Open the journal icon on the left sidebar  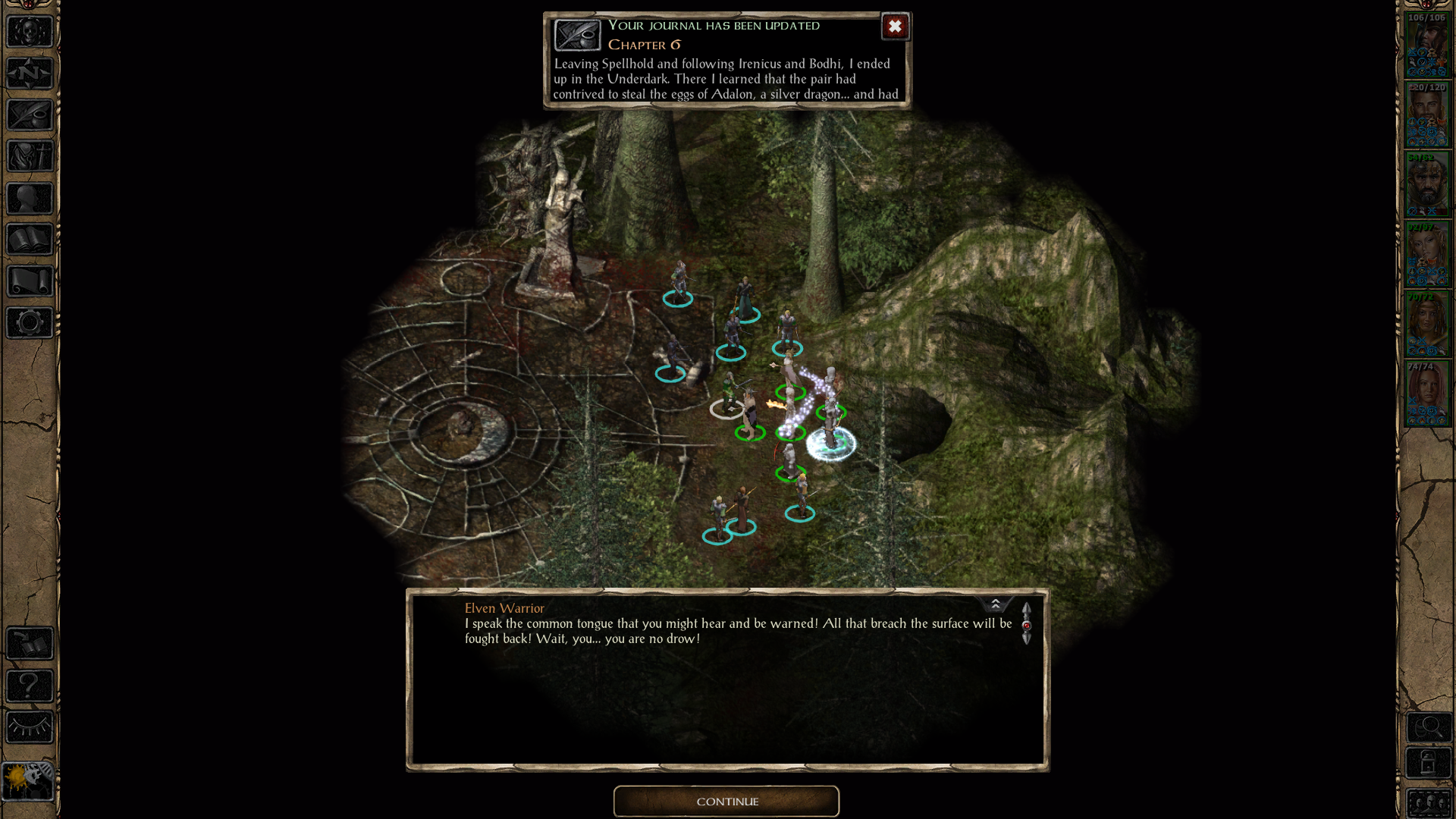[x=29, y=114]
